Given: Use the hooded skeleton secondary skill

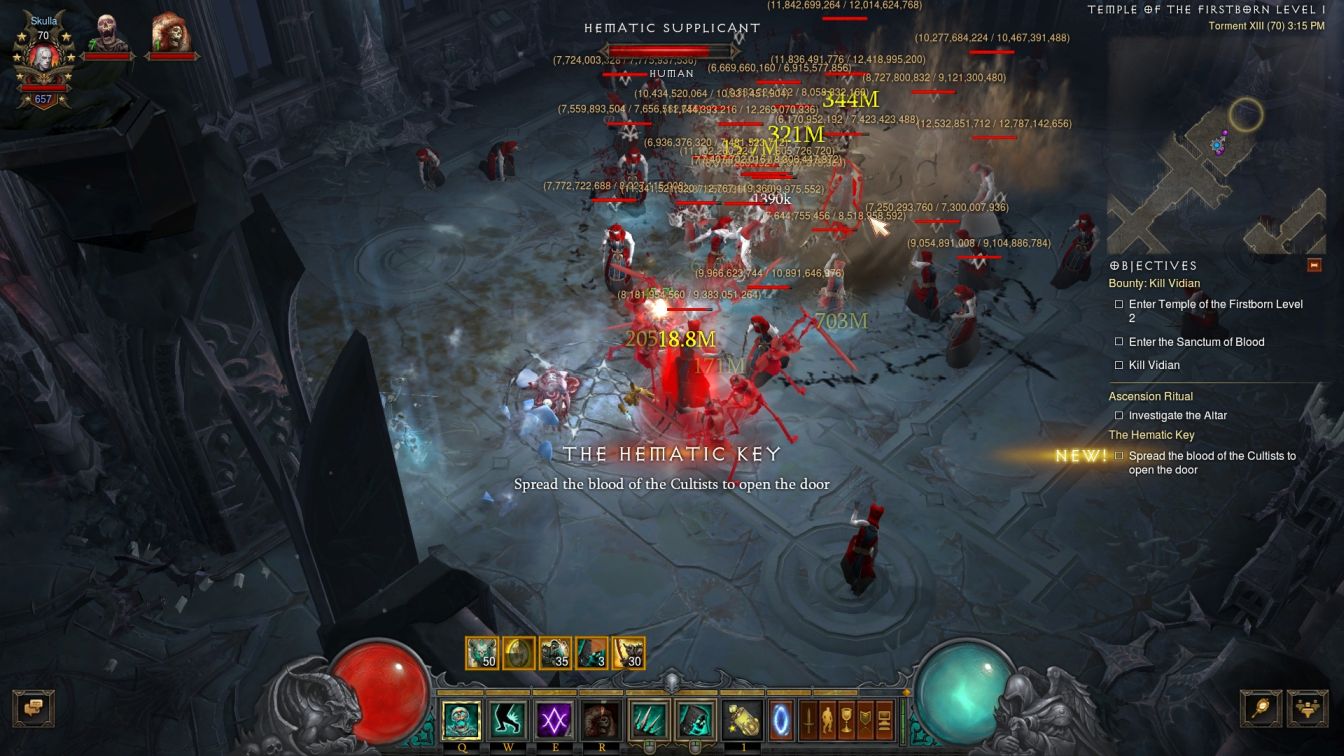Looking at the screenshot, I should [695, 719].
